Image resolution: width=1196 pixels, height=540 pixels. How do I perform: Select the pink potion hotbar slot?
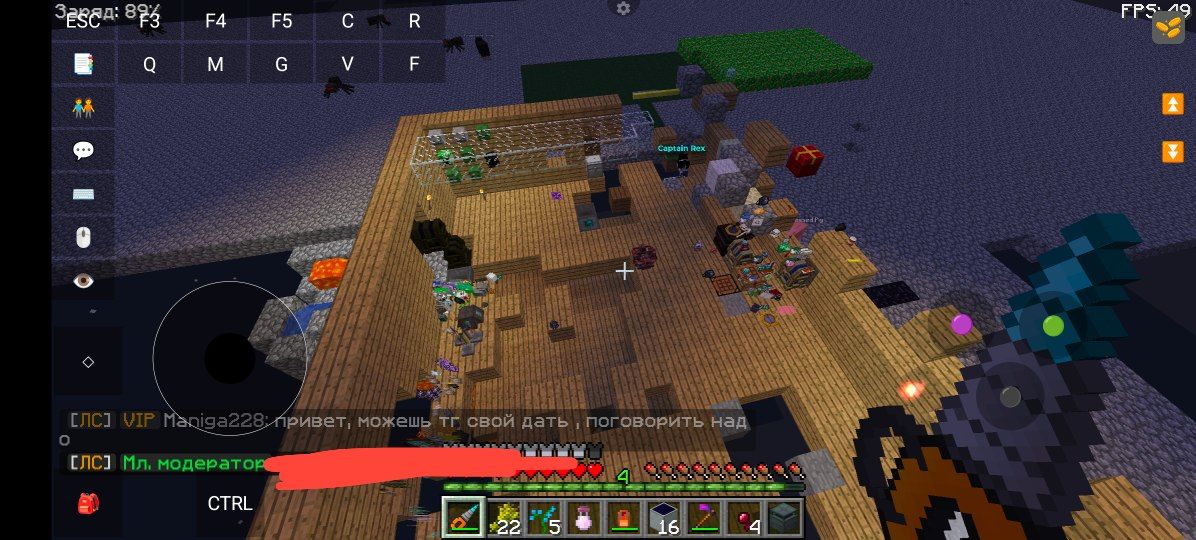pyautogui.click(x=582, y=517)
